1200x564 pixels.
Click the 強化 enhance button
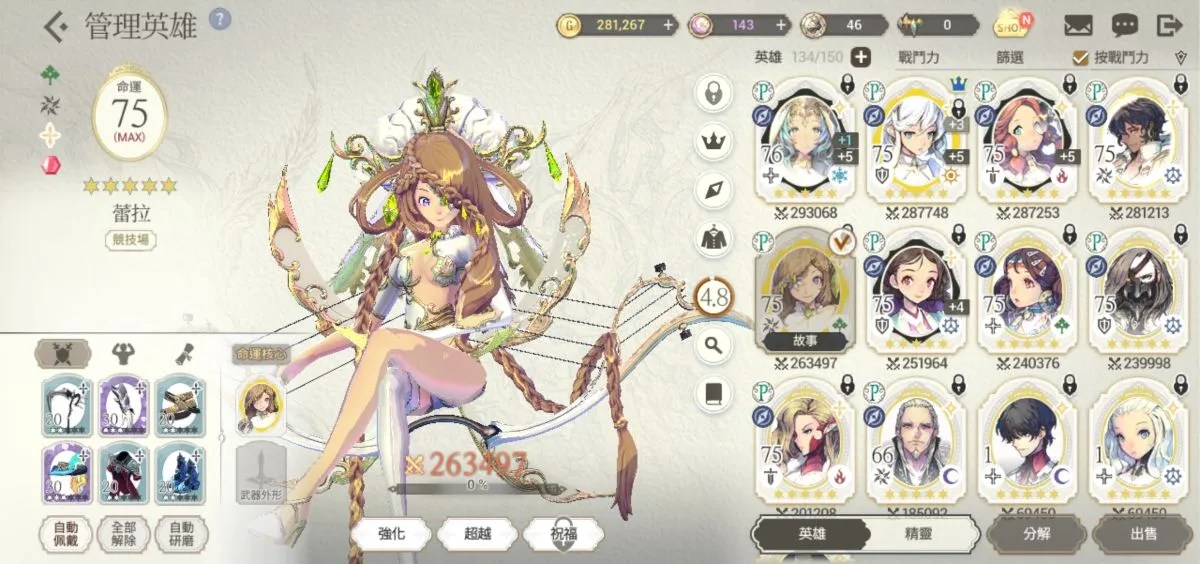click(391, 533)
